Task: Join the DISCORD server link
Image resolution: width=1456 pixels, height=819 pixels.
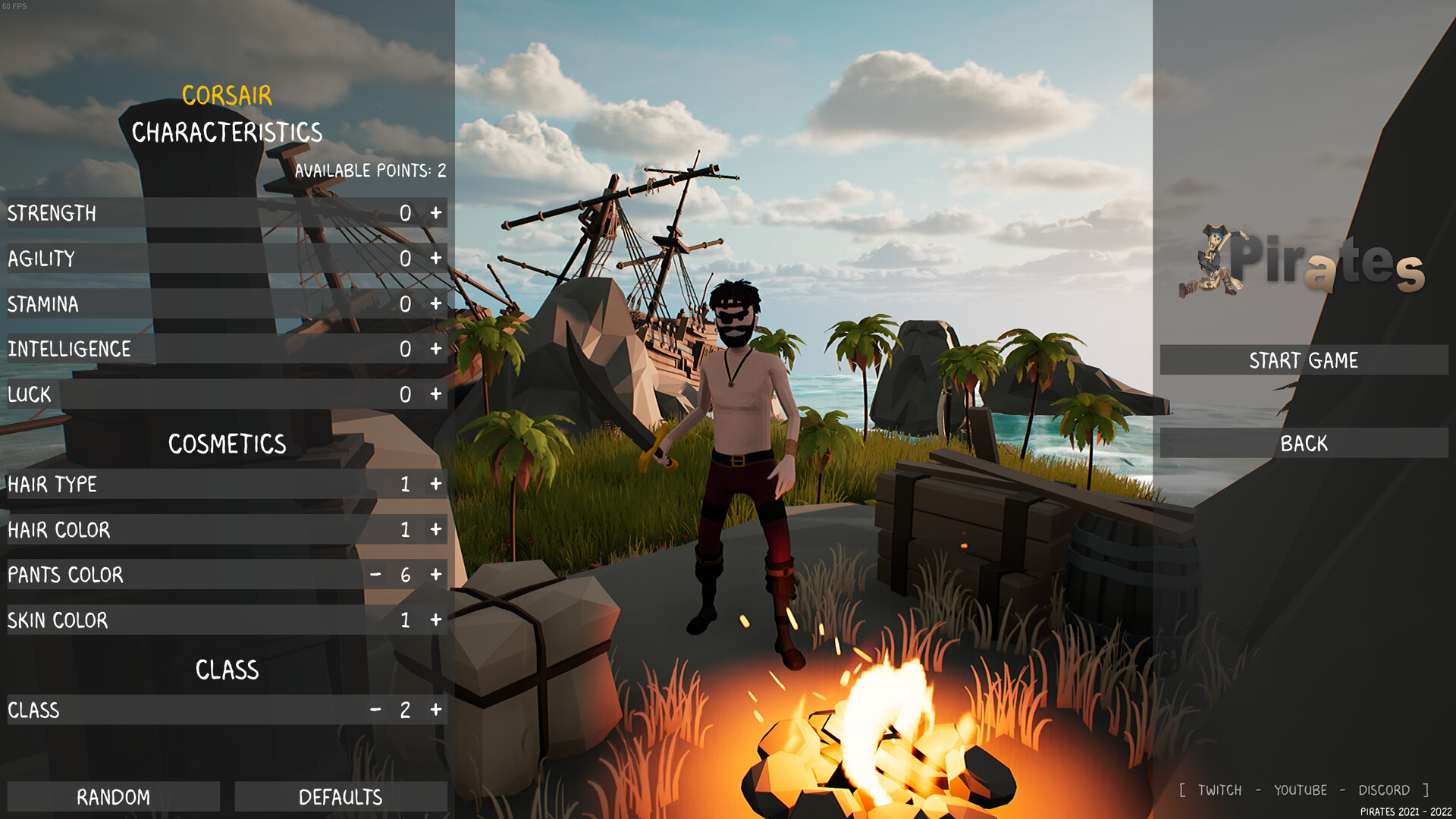Action: pos(1385,789)
